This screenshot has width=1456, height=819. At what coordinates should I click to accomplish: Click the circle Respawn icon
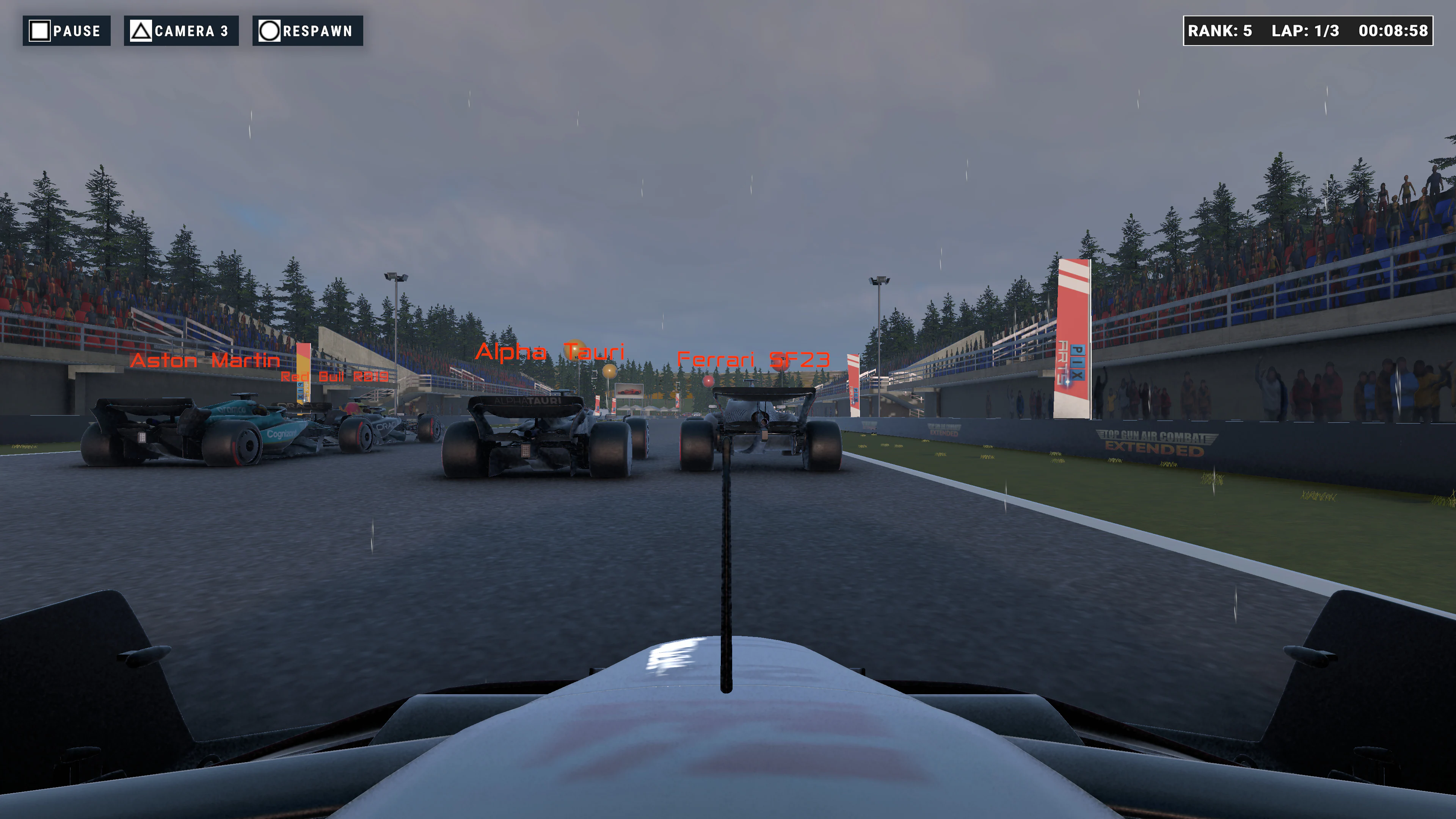(270, 31)
